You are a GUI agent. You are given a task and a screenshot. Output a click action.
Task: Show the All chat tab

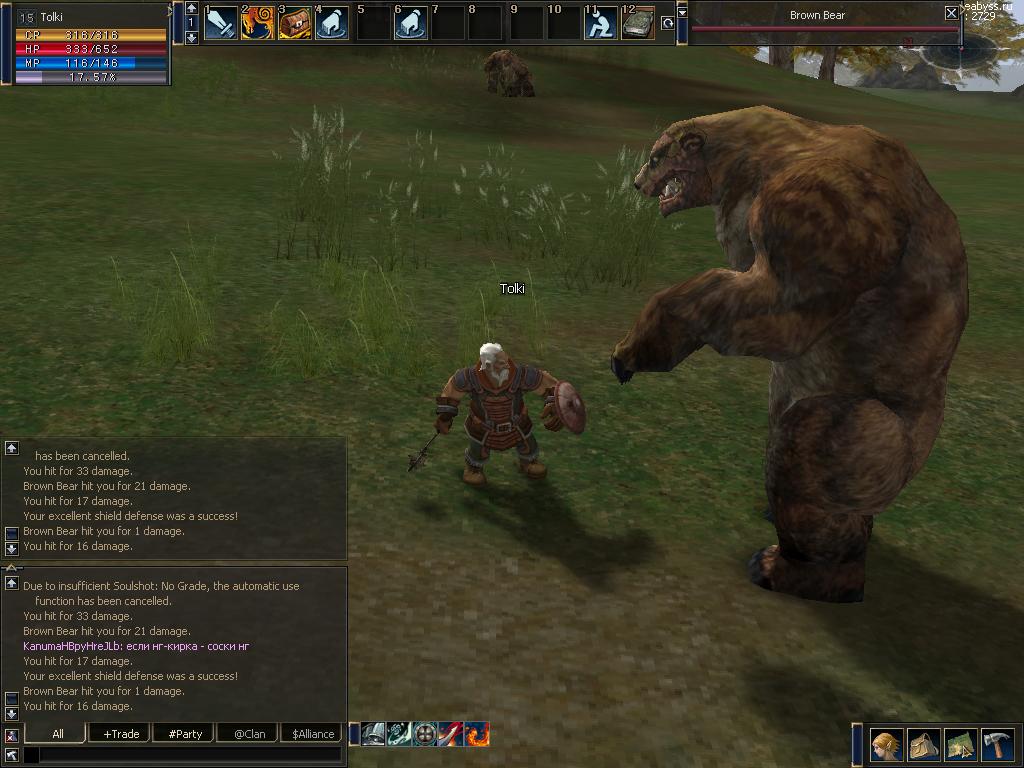pos(58,733)
